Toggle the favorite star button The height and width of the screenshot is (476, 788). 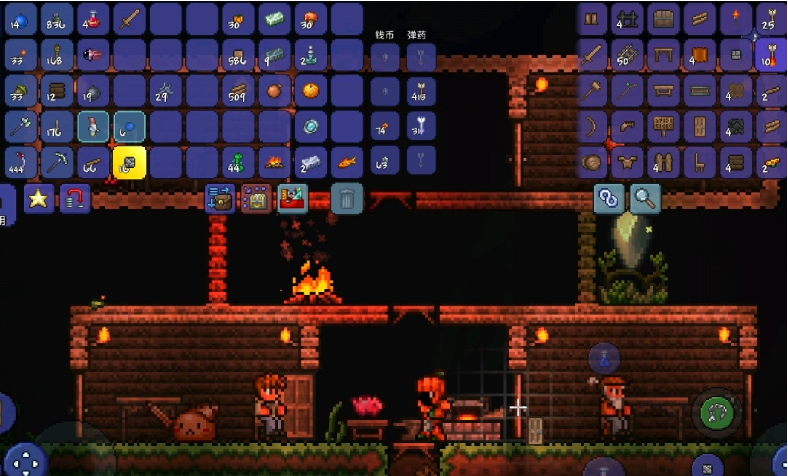[39, 198]
